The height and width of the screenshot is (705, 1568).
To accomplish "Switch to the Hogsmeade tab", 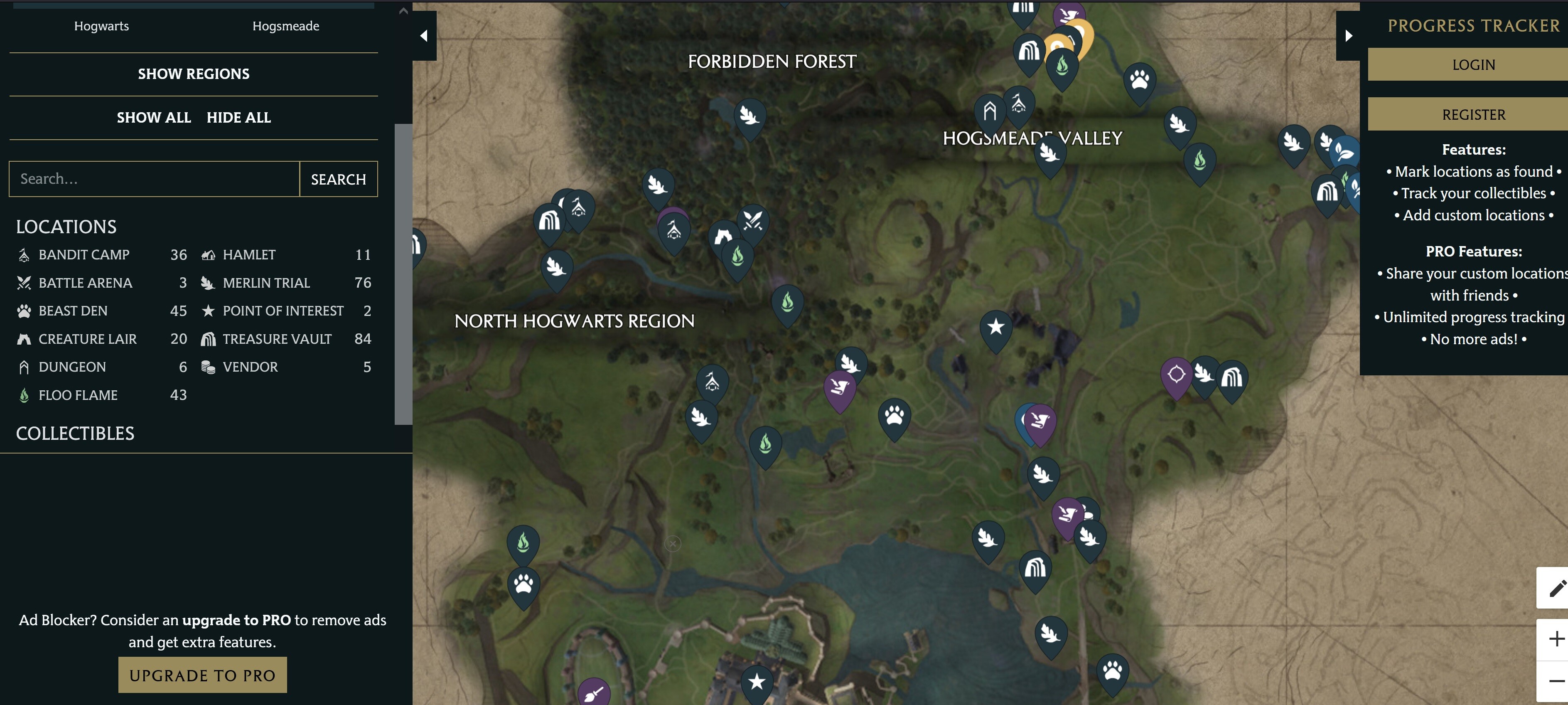I will click(285, 26).
